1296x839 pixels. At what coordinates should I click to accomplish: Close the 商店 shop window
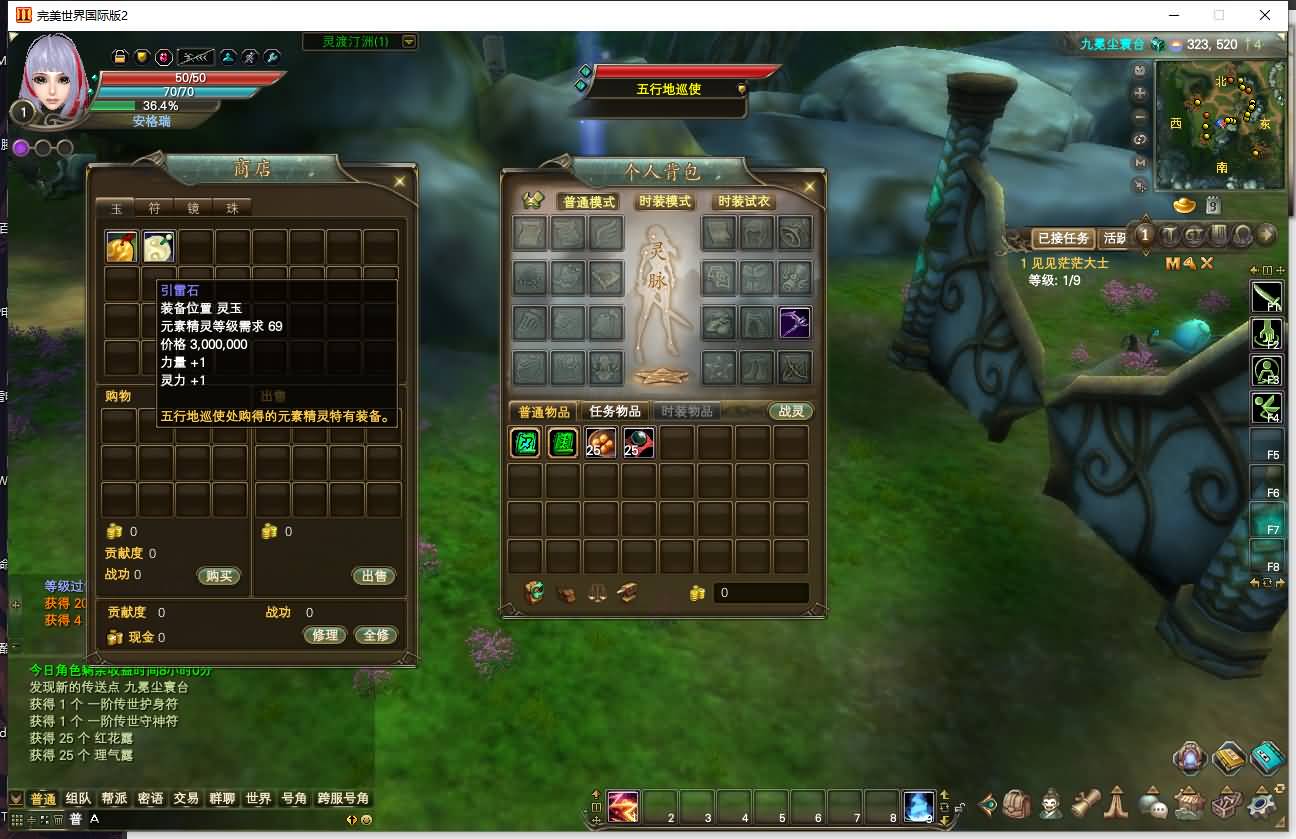[399, 182]
